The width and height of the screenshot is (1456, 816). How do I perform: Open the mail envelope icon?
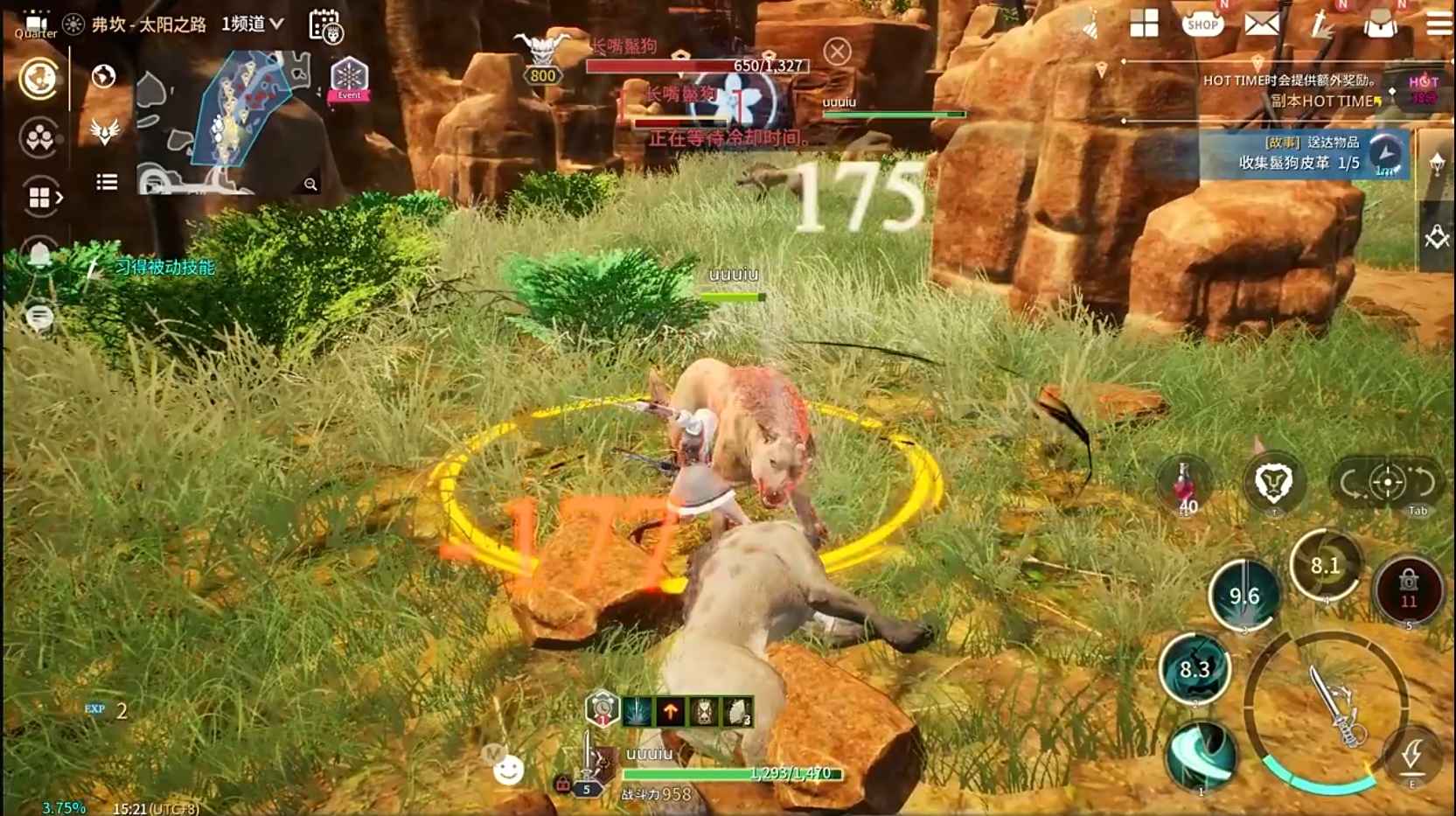click(1261, 24)
